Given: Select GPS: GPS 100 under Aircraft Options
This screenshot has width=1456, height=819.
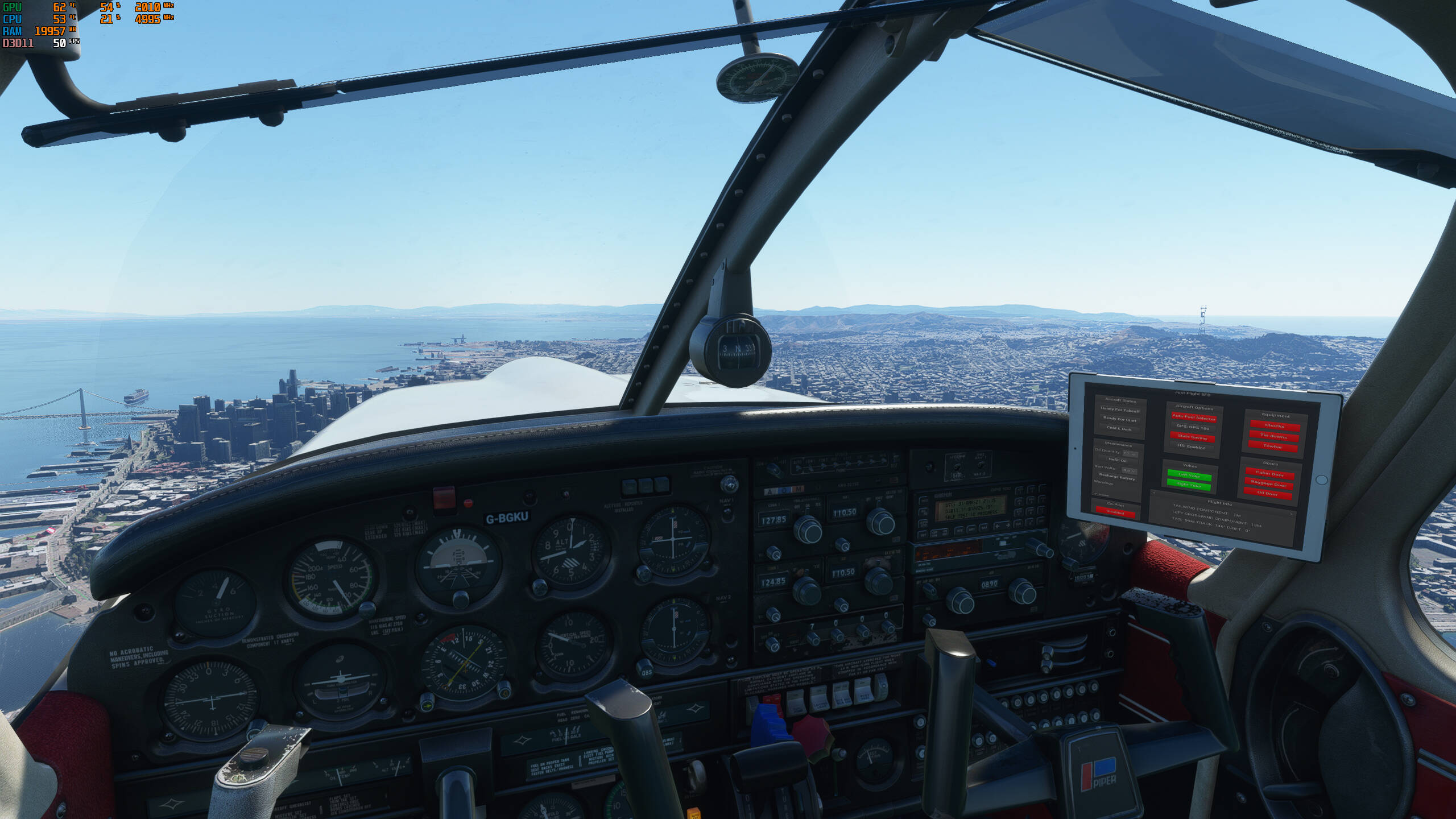Looking at the screenshot, I should pyautogui.click(x=1193, y=428).
